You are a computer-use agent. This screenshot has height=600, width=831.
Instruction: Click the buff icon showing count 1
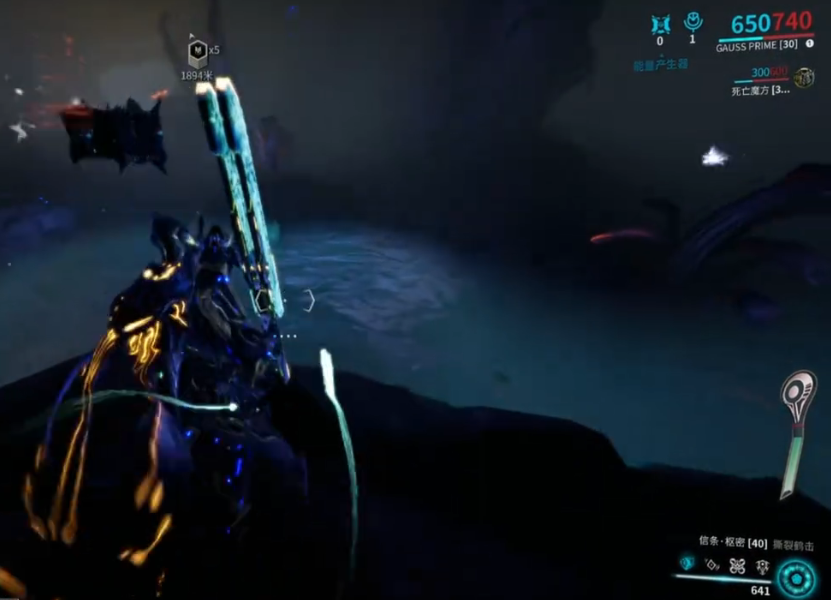pos(692,21)
